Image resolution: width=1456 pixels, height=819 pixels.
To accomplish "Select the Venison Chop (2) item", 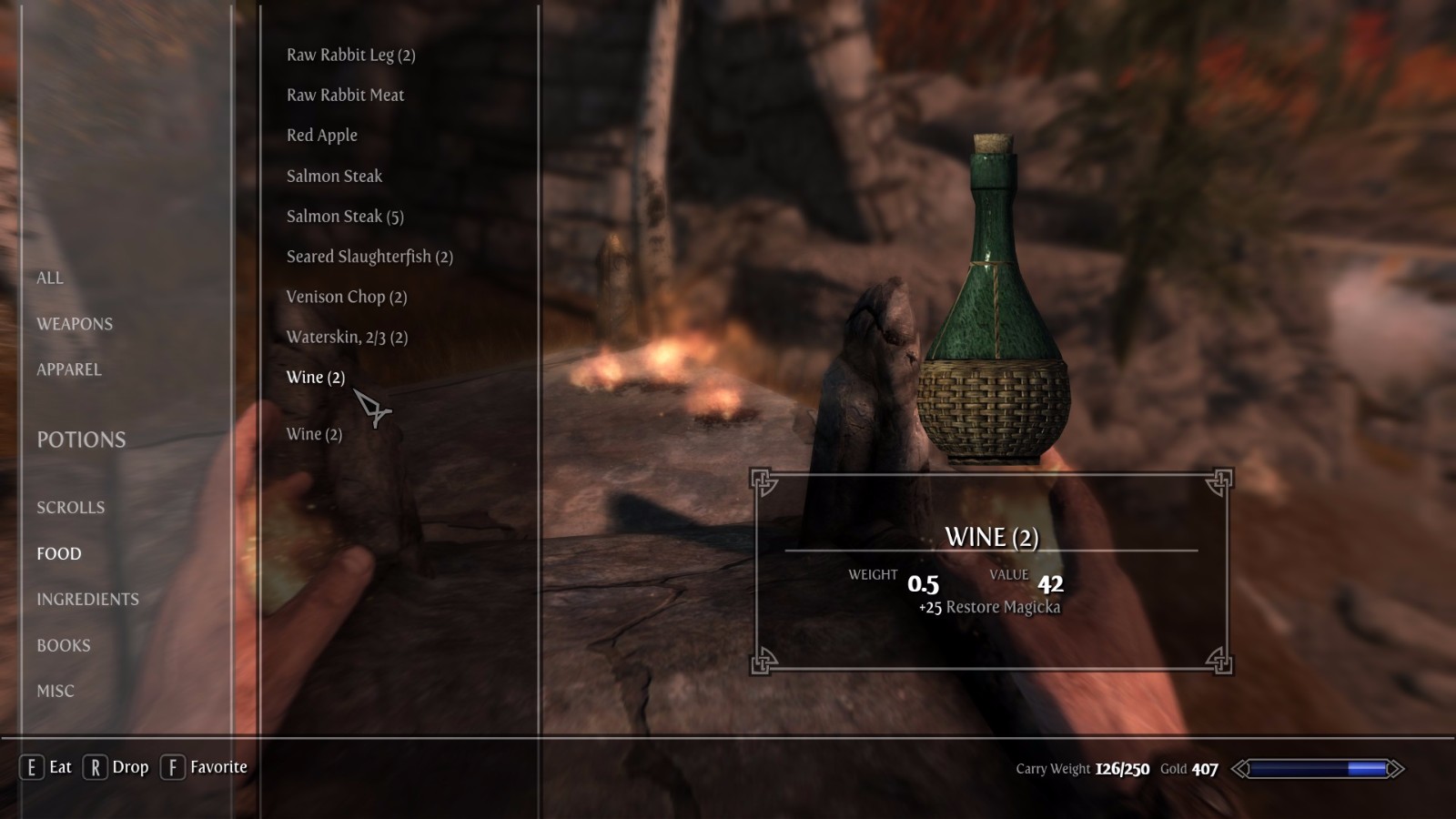I will [346, 297].
